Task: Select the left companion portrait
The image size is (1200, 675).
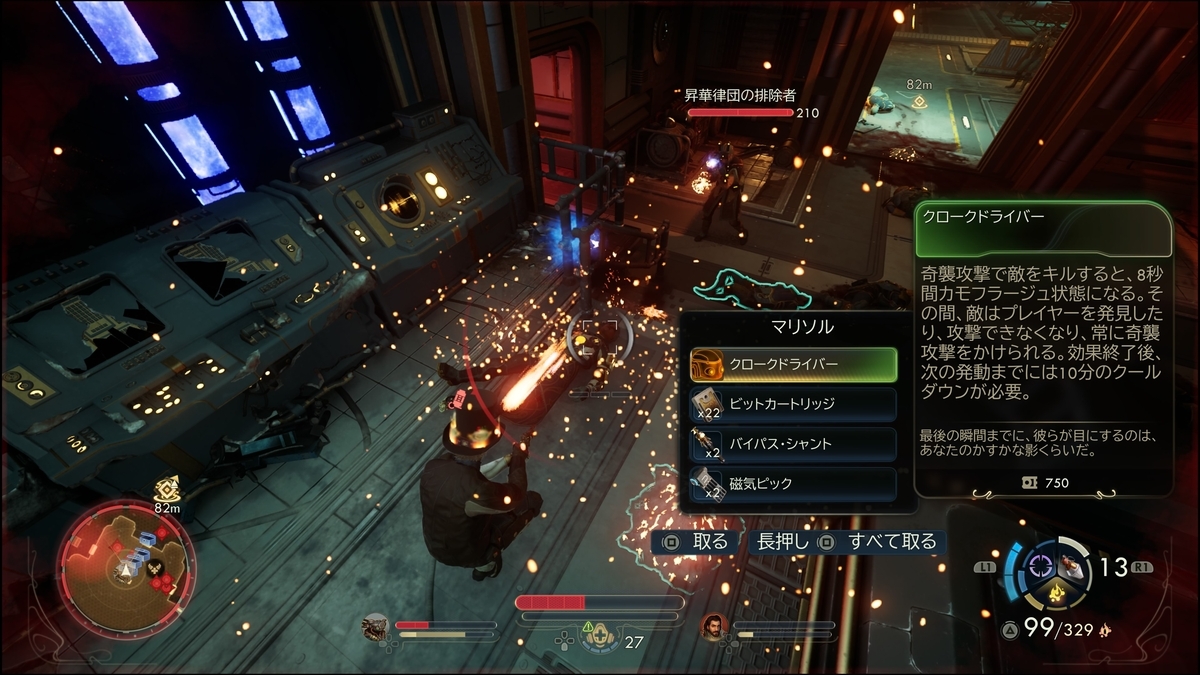Action: pos(376,627)
